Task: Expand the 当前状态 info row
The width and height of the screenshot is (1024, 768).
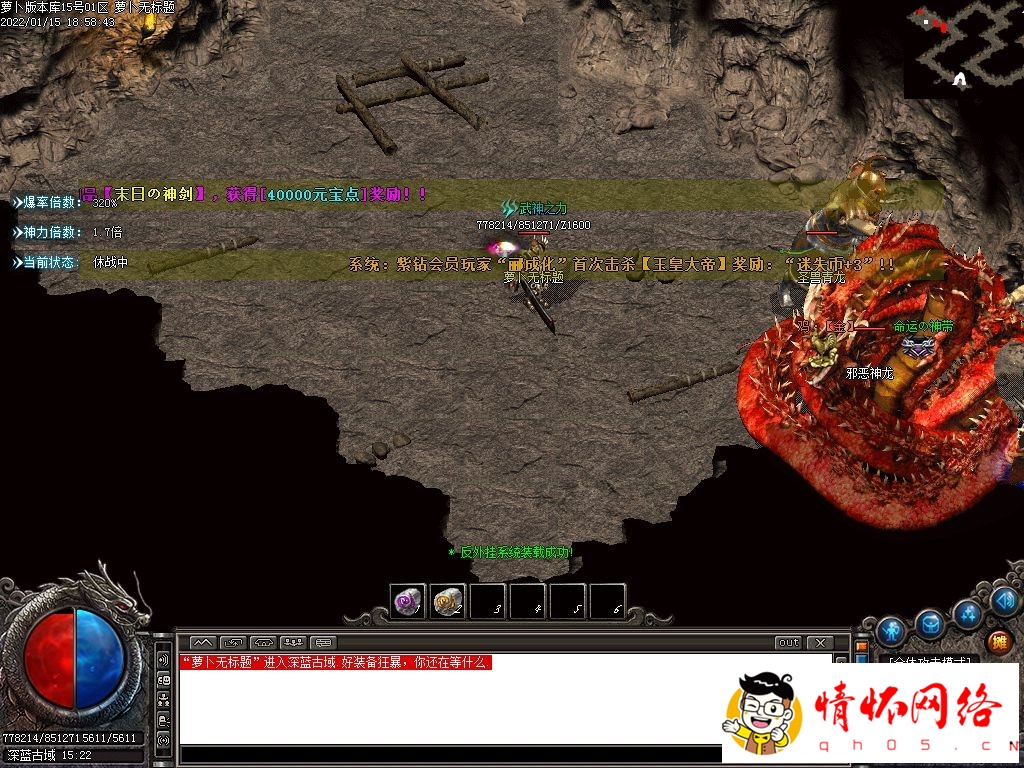Action: [46, 262]
